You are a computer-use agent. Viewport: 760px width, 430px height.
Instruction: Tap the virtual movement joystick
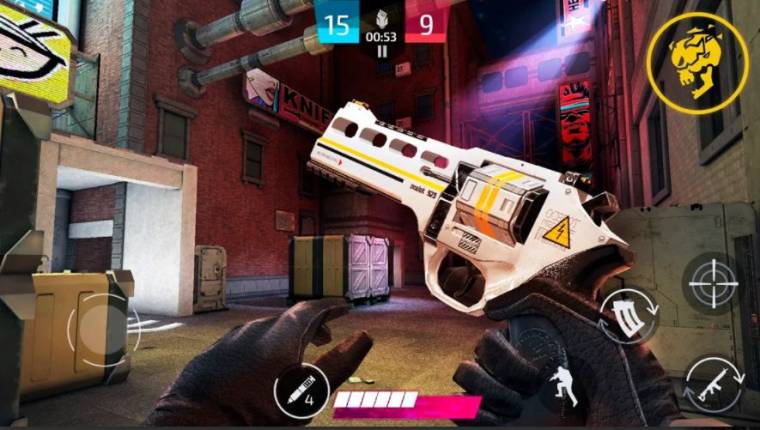coord(97,329)
